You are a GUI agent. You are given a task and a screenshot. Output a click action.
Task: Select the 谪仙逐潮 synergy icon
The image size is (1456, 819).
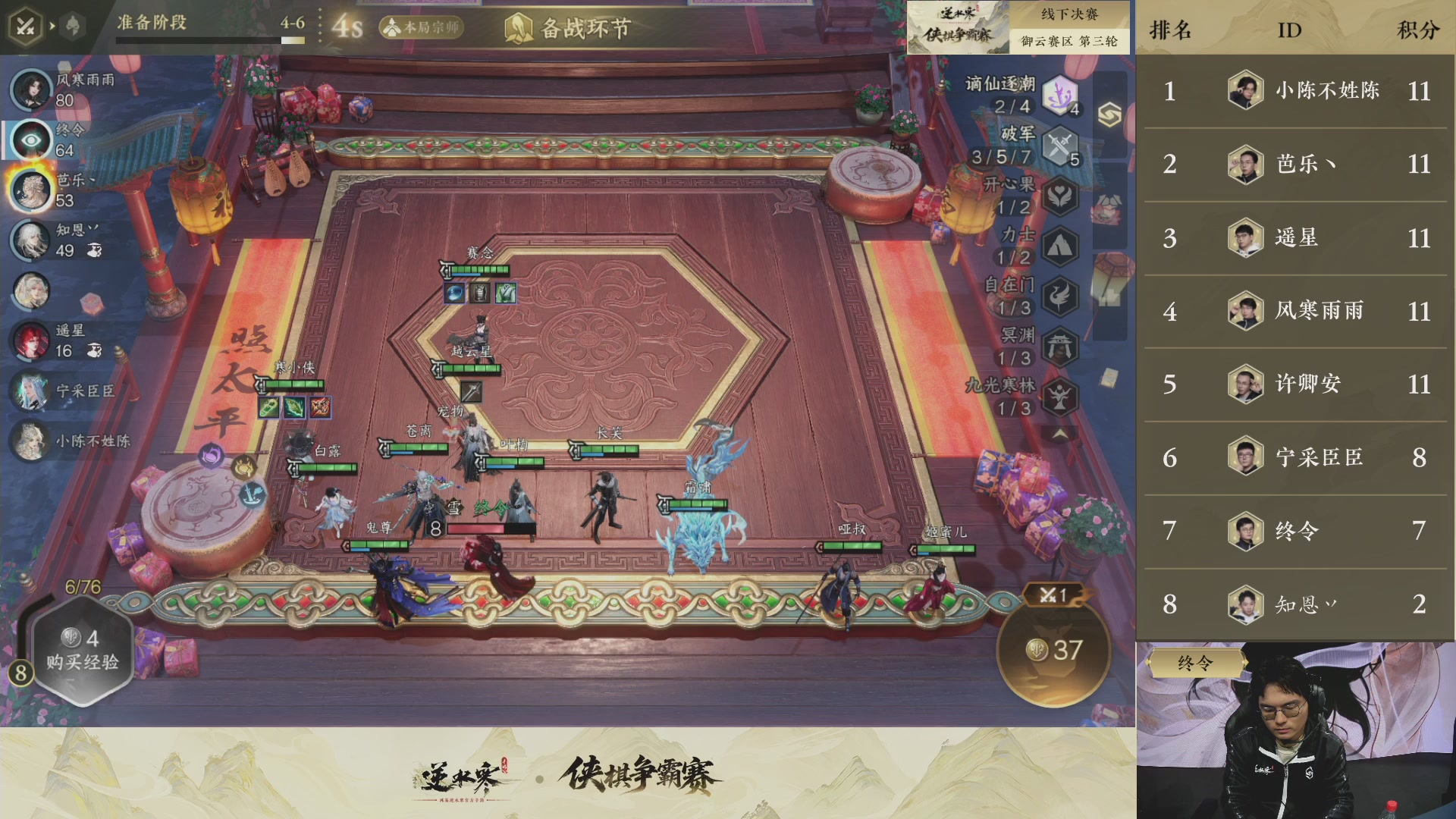pos(1059,93)
